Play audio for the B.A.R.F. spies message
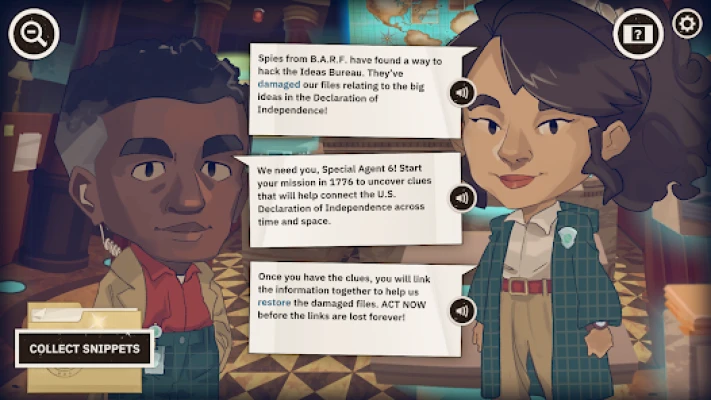 pos(461,93)
